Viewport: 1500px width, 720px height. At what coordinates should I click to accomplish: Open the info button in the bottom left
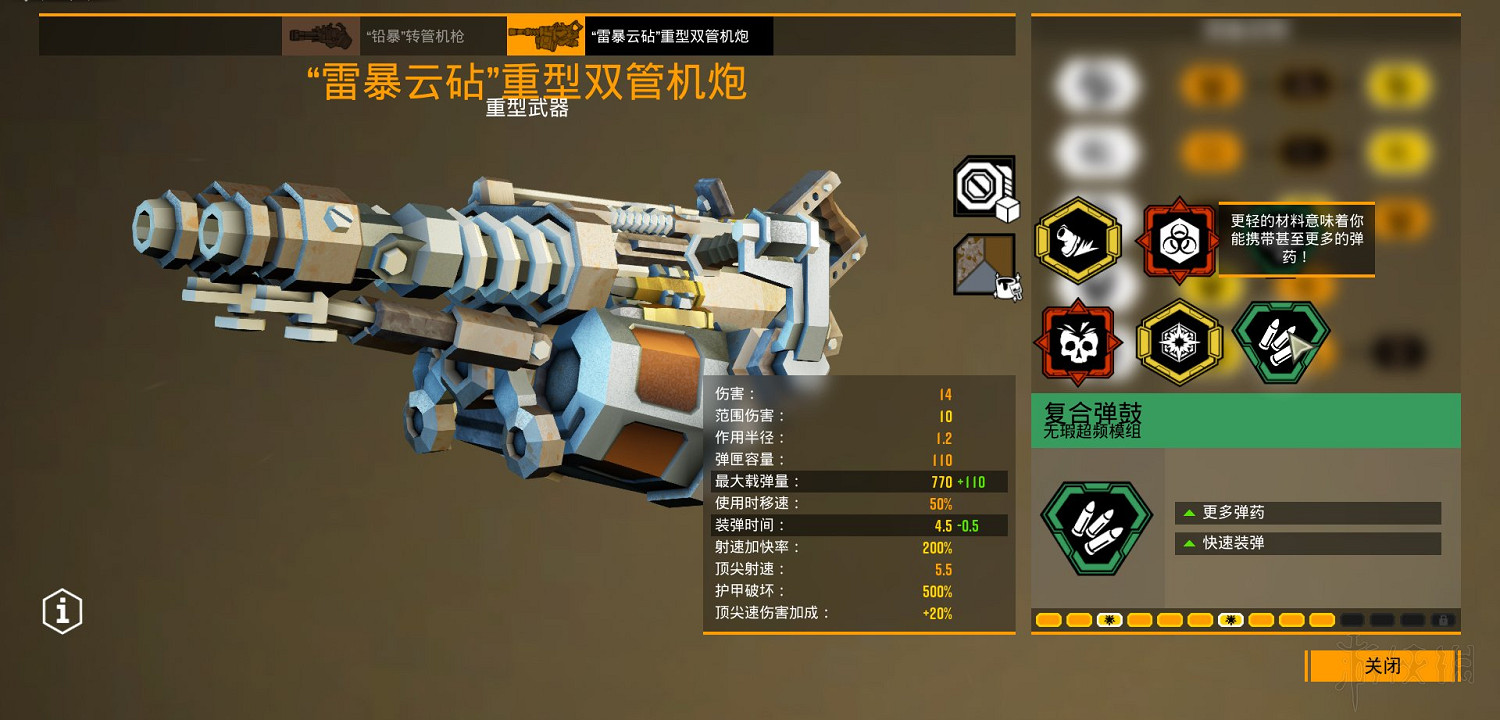61,611
